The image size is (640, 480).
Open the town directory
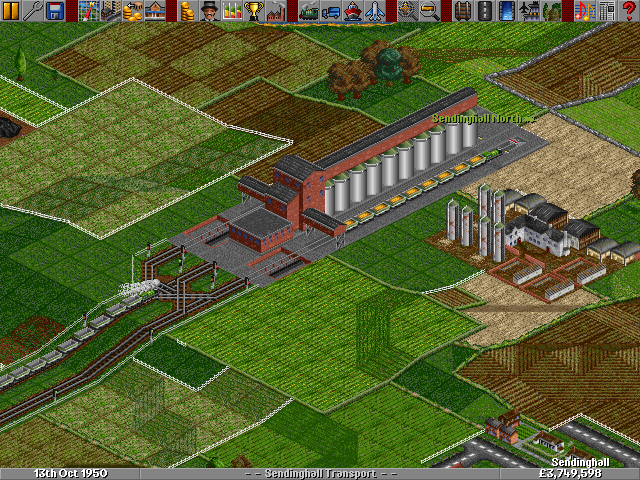(109, 11)
